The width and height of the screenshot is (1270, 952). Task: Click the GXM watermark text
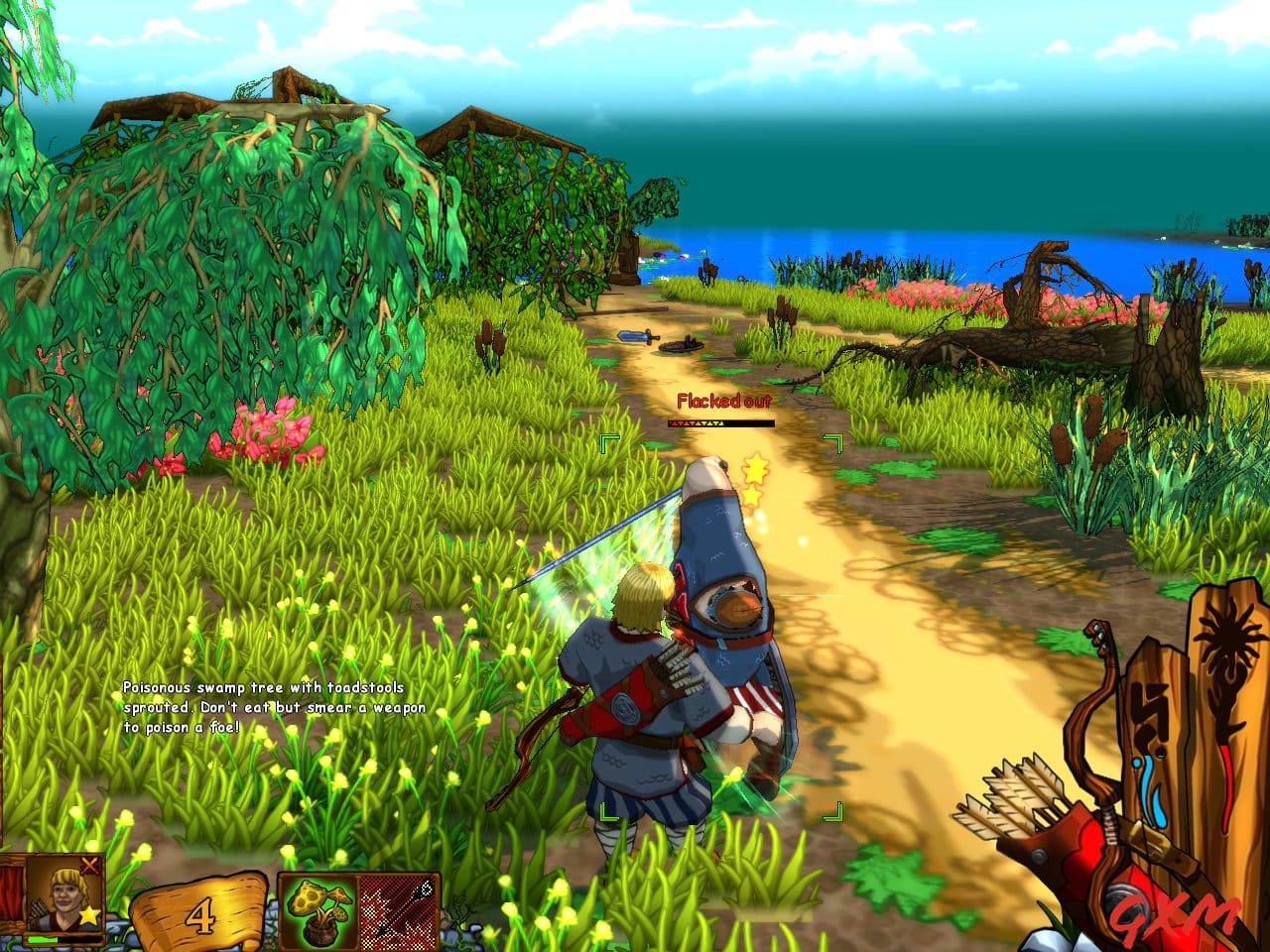1173,914
